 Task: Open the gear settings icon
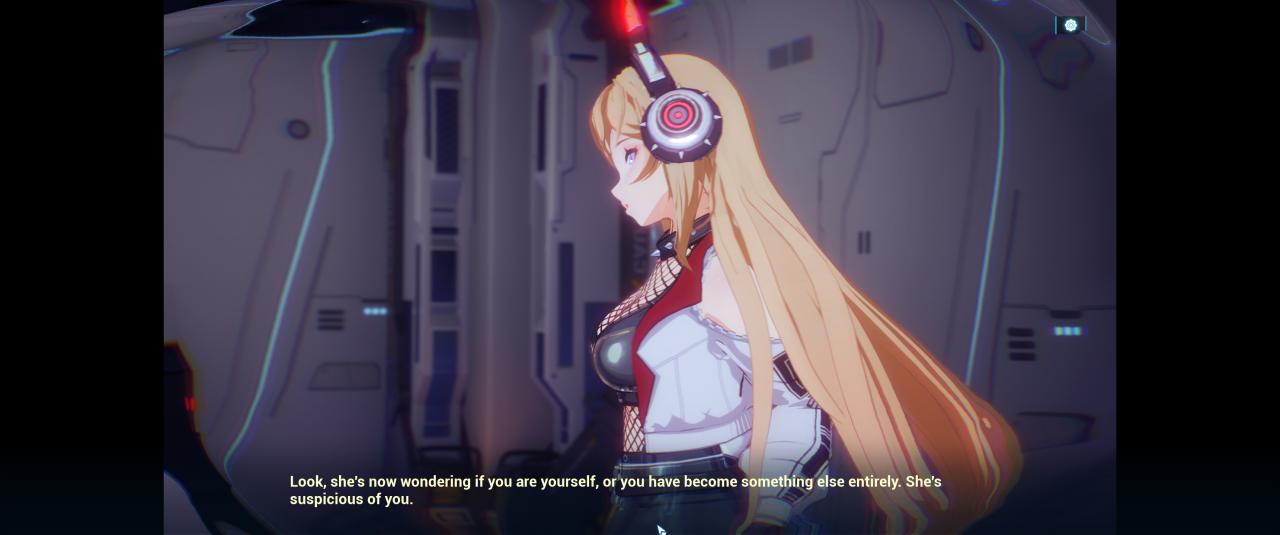[1070, 25]
